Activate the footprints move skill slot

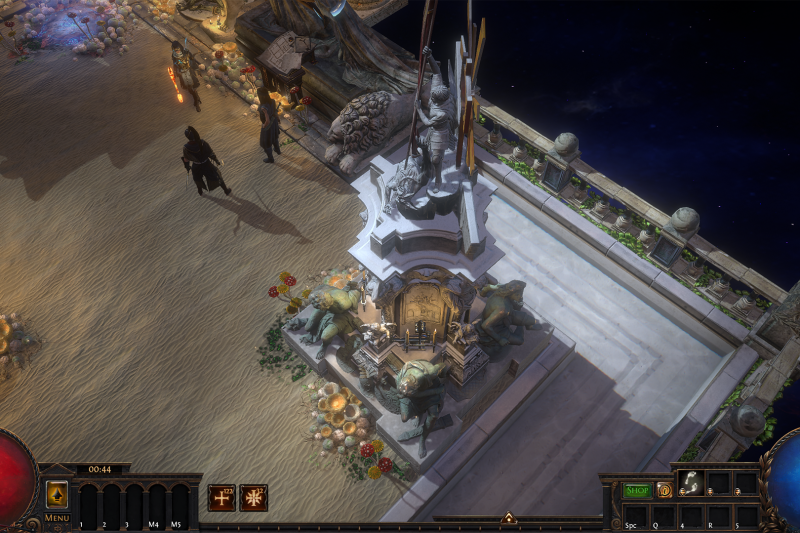click(x=691, y=483)
